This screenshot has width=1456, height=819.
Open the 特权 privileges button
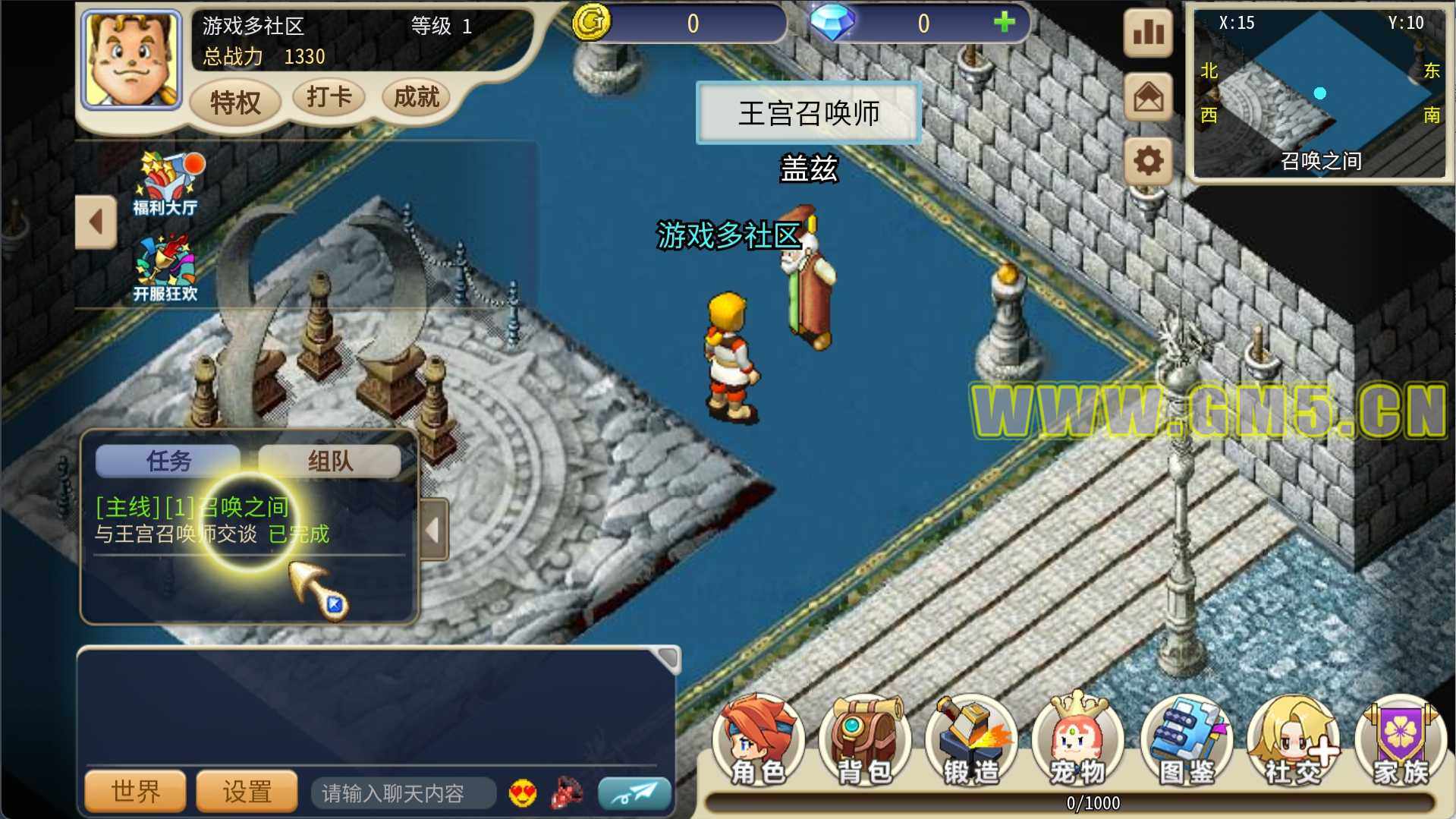pyautogui.click(x=235, y=101)
